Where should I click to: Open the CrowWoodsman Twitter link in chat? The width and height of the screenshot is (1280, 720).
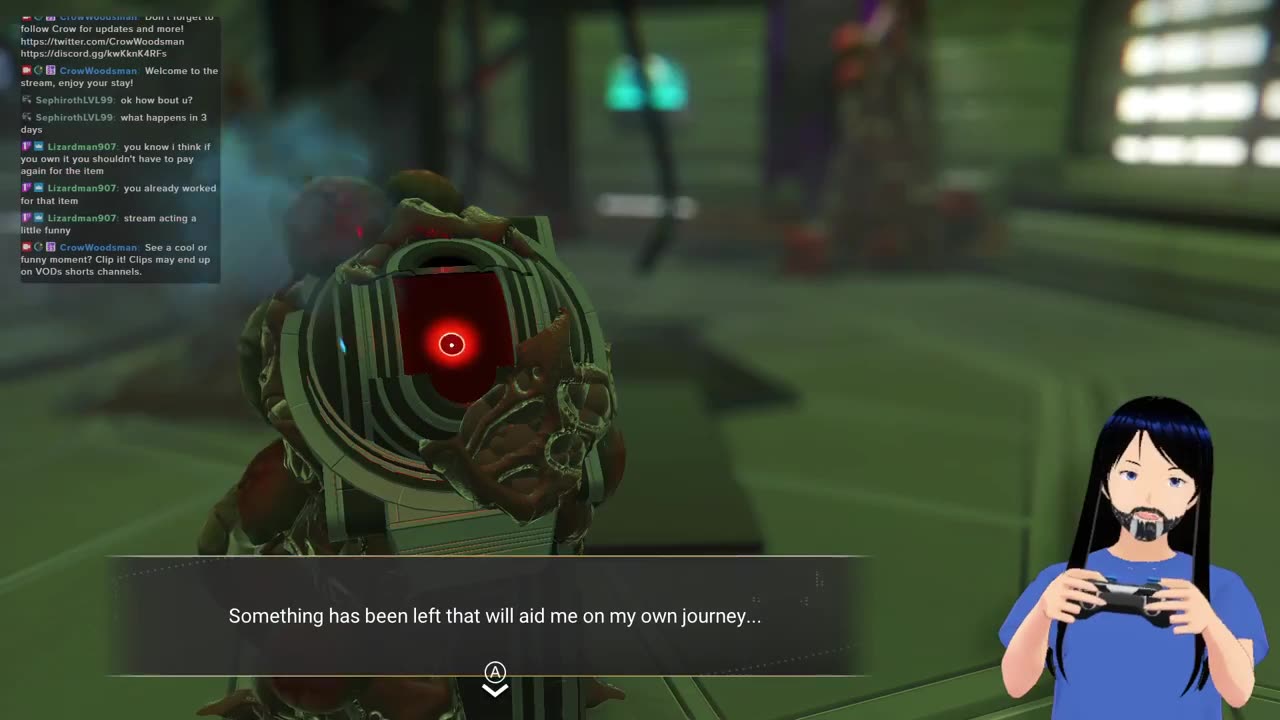pyautogui.click(x=102, y=42)
